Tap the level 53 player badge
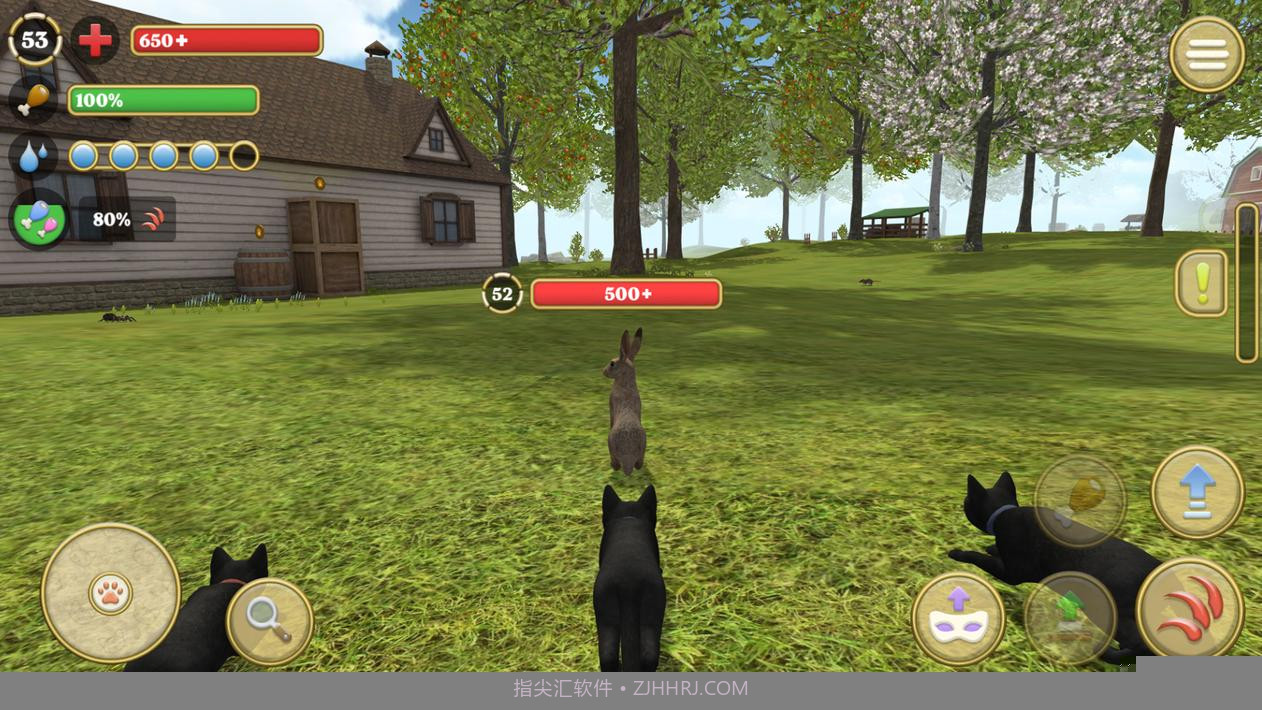 pyautogui.click(x=35, y=40)
